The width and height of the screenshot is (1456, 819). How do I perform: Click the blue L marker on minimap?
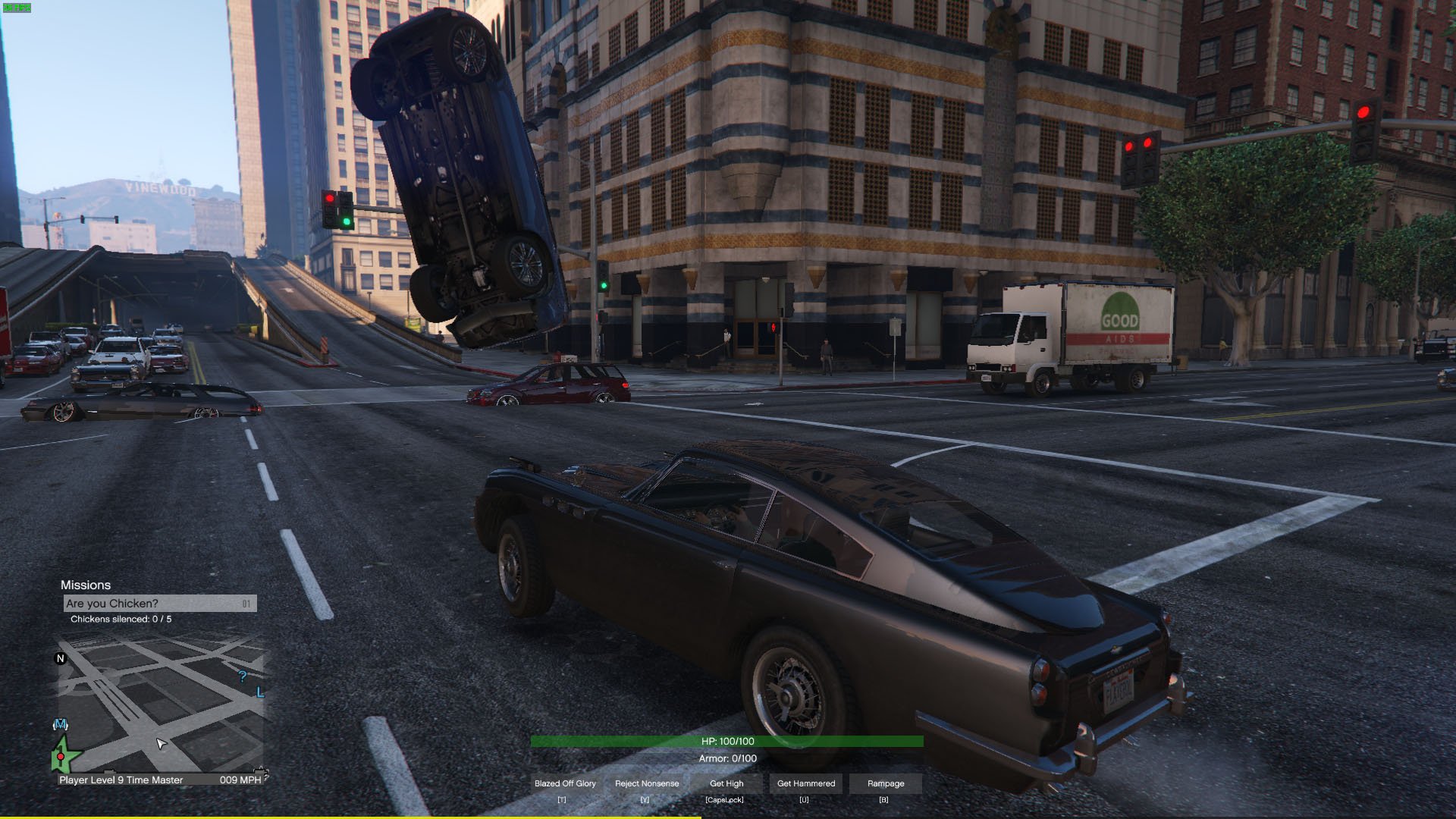(260, 692)
